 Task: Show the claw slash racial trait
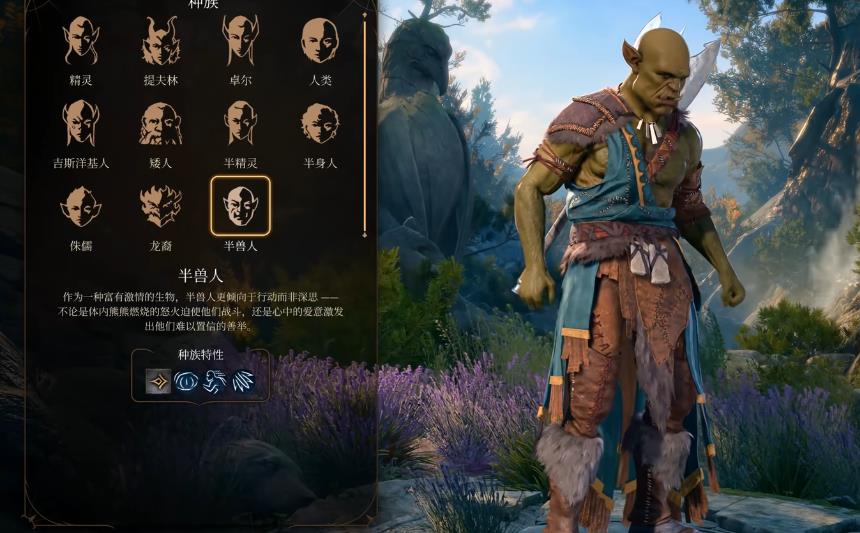click(242, 381)
